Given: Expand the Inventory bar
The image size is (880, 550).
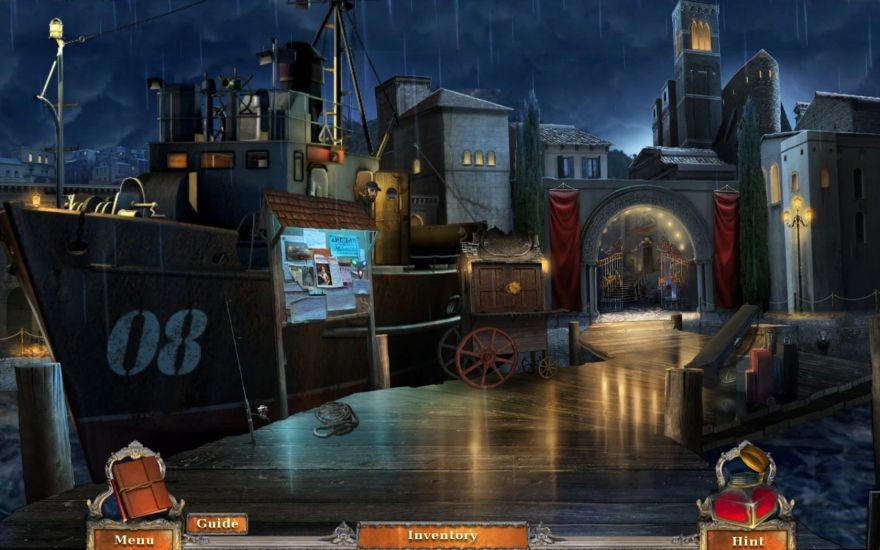Looking at the screenshot, I should [441, 535].
